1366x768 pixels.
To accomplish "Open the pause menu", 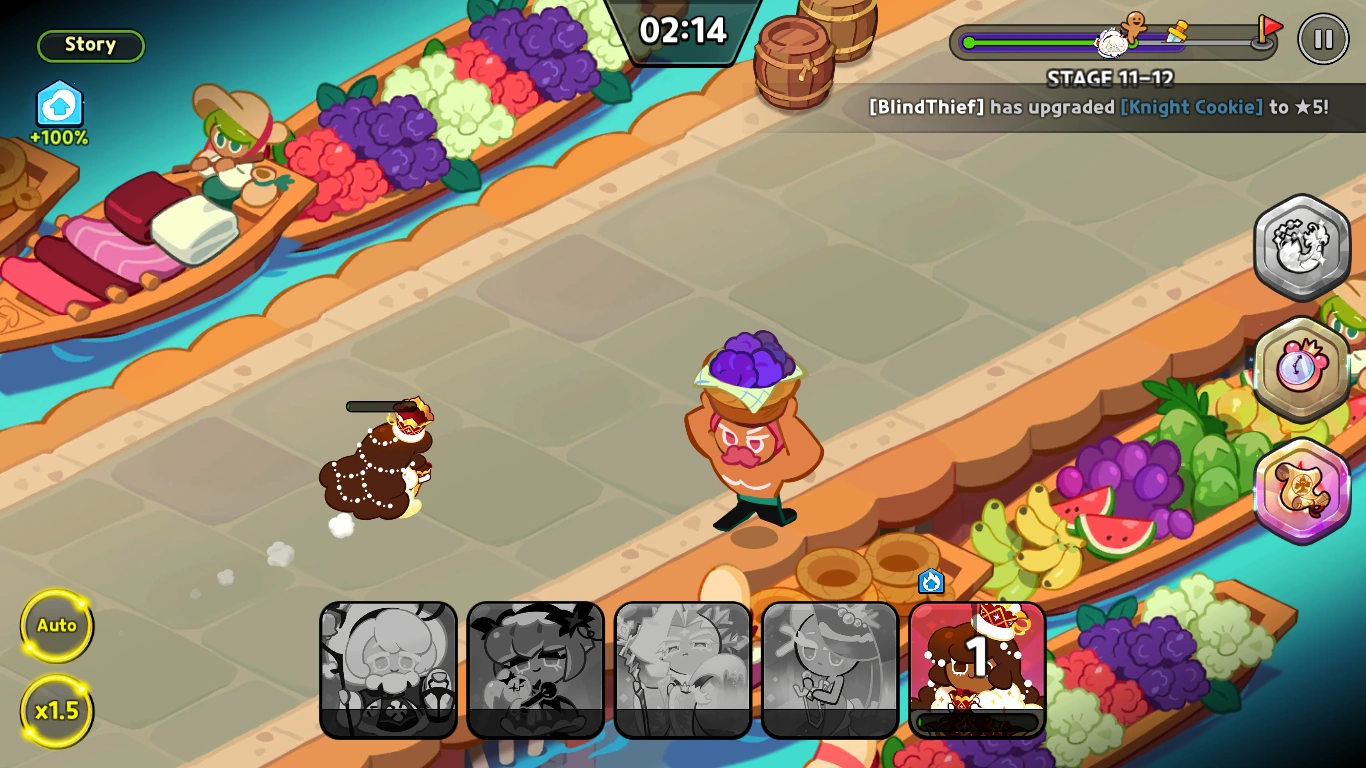I will click(1323, 40).
